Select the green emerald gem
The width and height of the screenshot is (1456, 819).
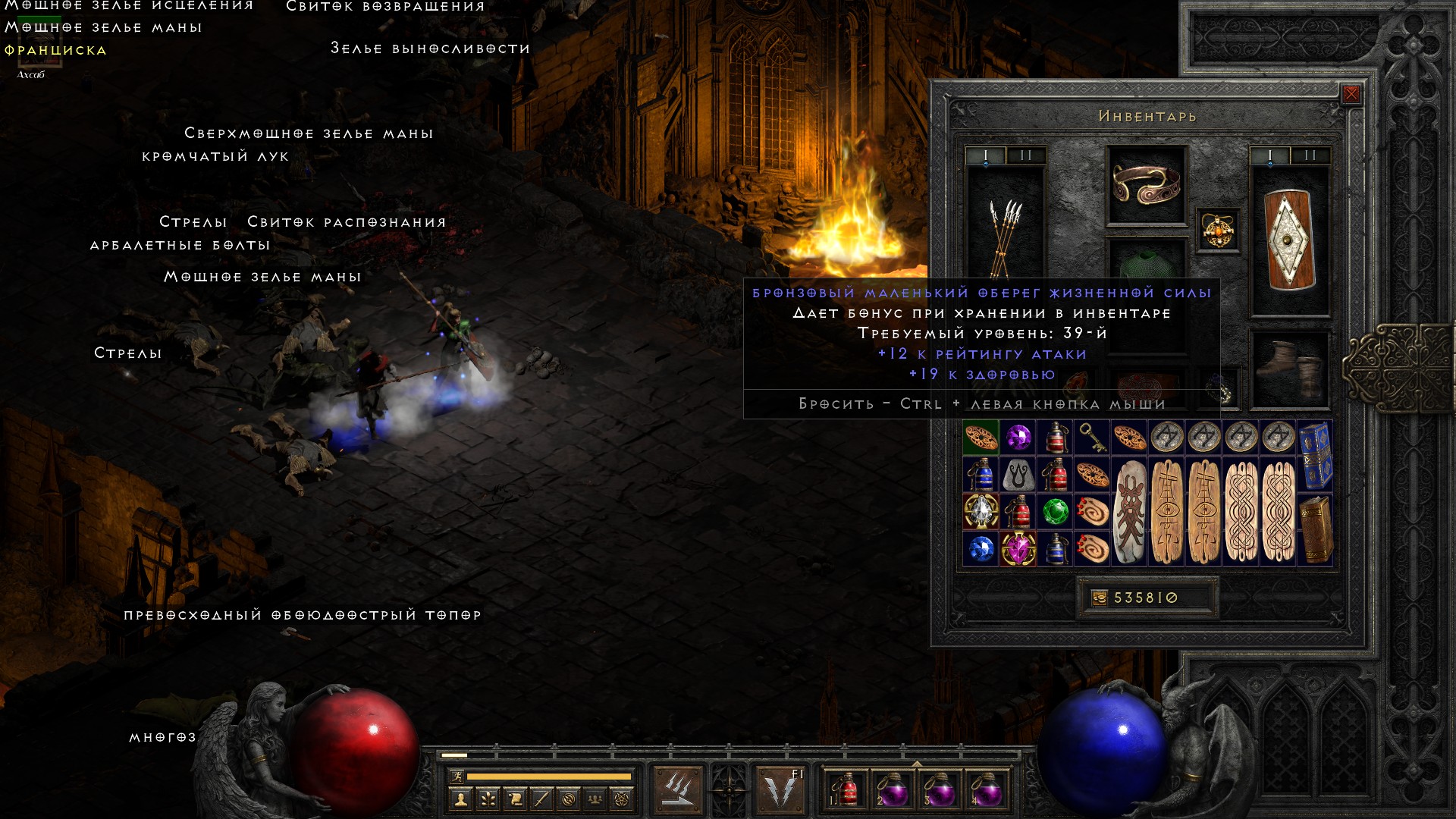[1055, 511]
